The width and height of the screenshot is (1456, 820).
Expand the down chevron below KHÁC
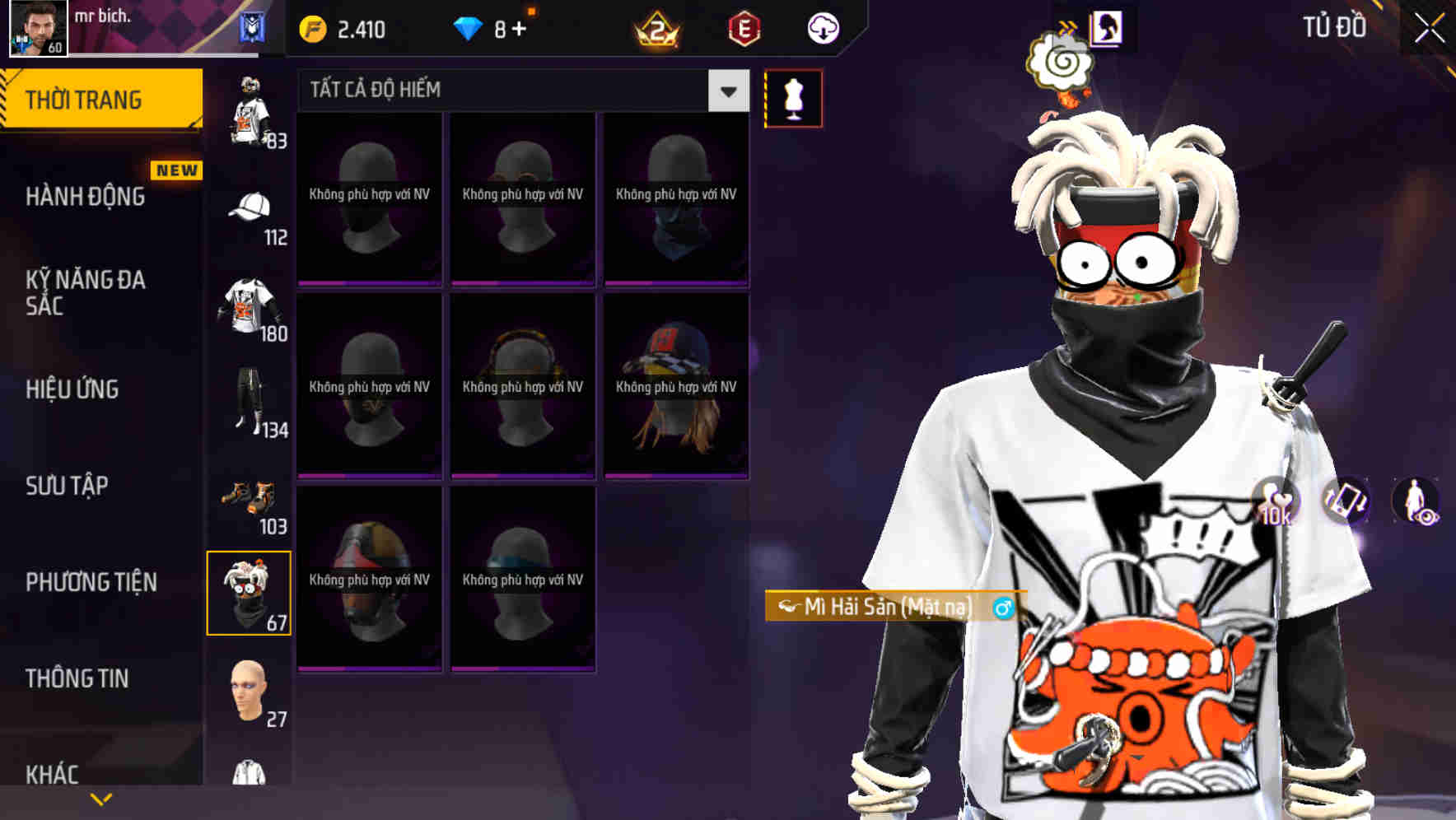pyautogui.click(x=99, y=800)
